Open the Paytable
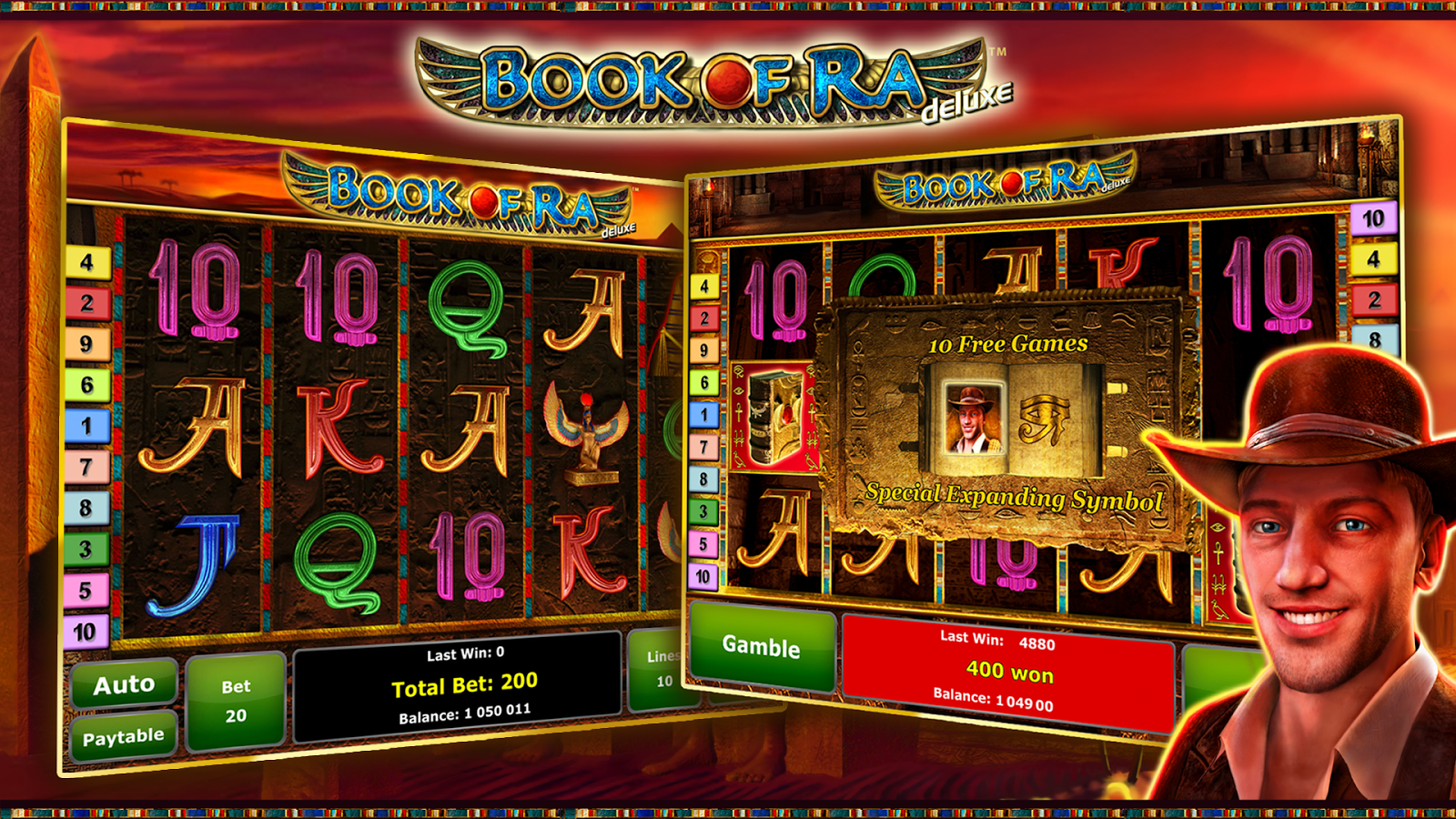Viewport: 1456px width, 819px height. click(124, 736)
